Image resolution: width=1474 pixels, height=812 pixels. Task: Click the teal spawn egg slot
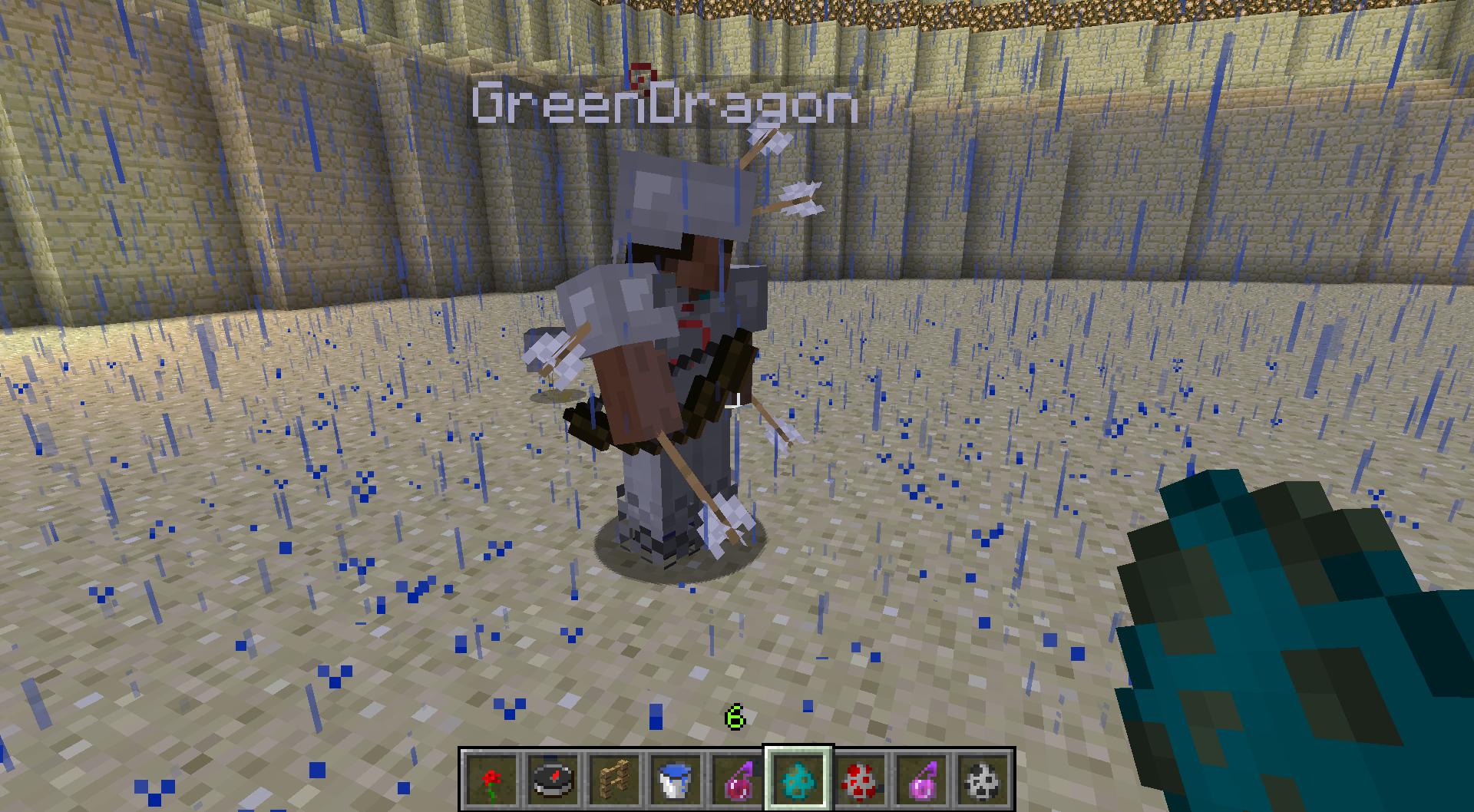pyautogui.click(x=798, y=780)
